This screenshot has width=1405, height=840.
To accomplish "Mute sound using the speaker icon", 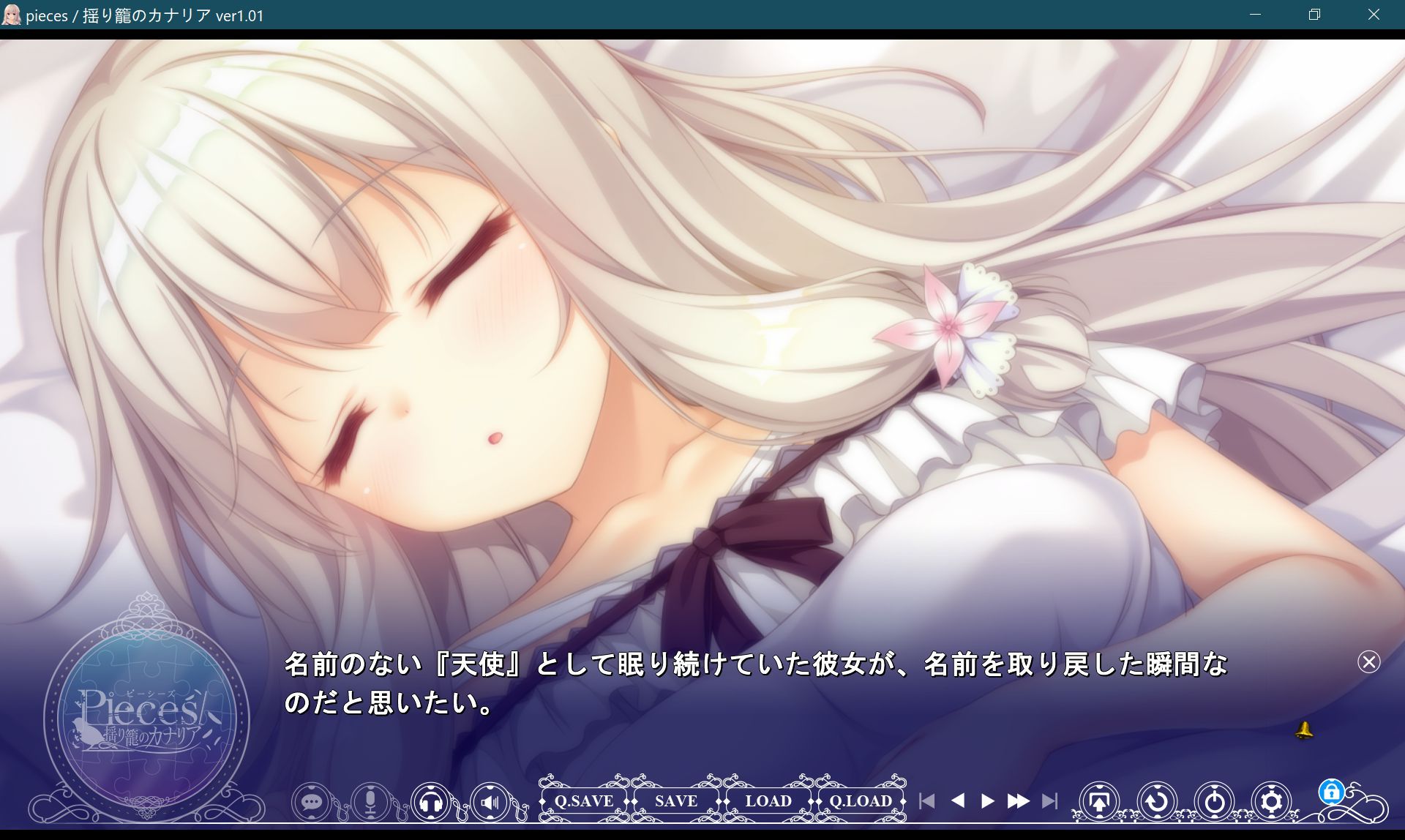I will coord(490,801).
